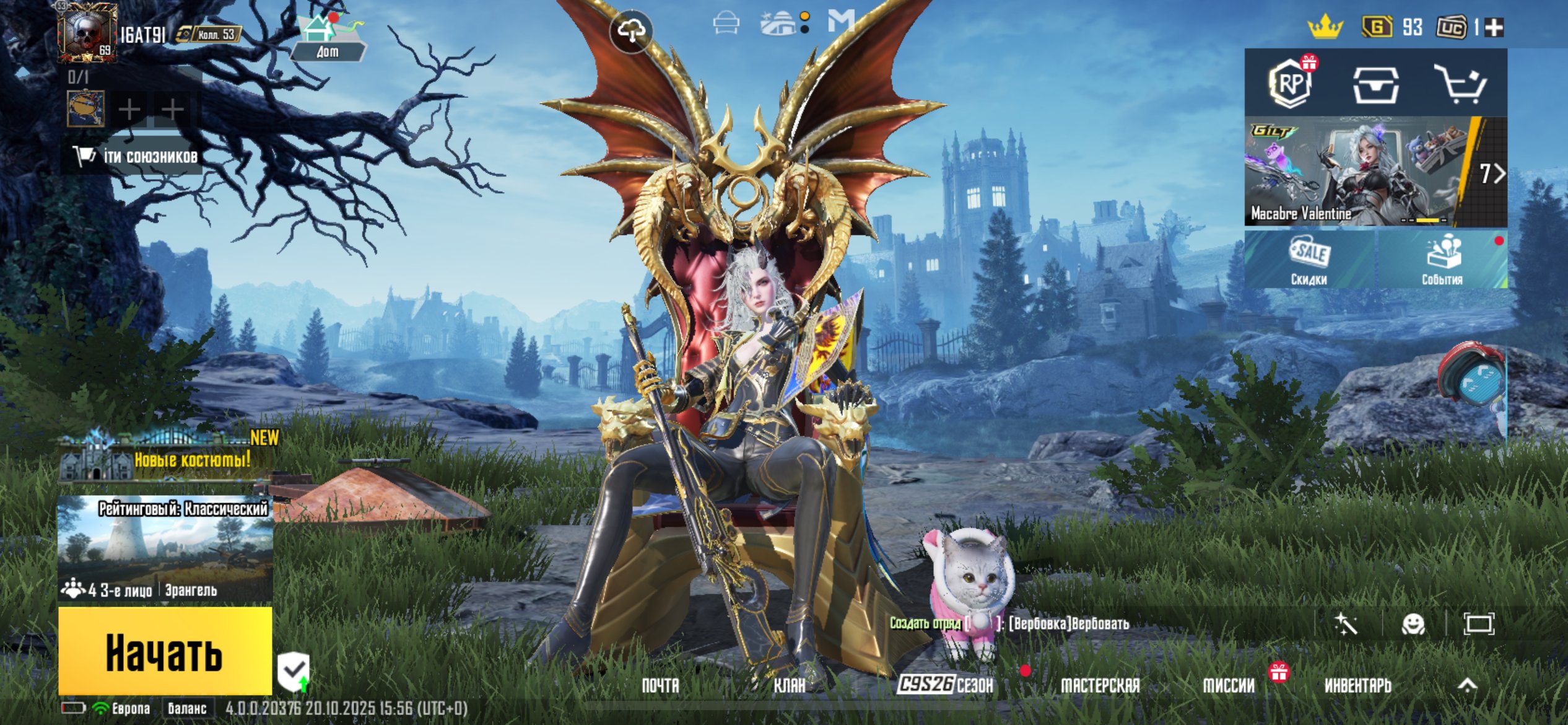Open the Дом home icon
The image size is (1568, 725).
pos(327,37)
